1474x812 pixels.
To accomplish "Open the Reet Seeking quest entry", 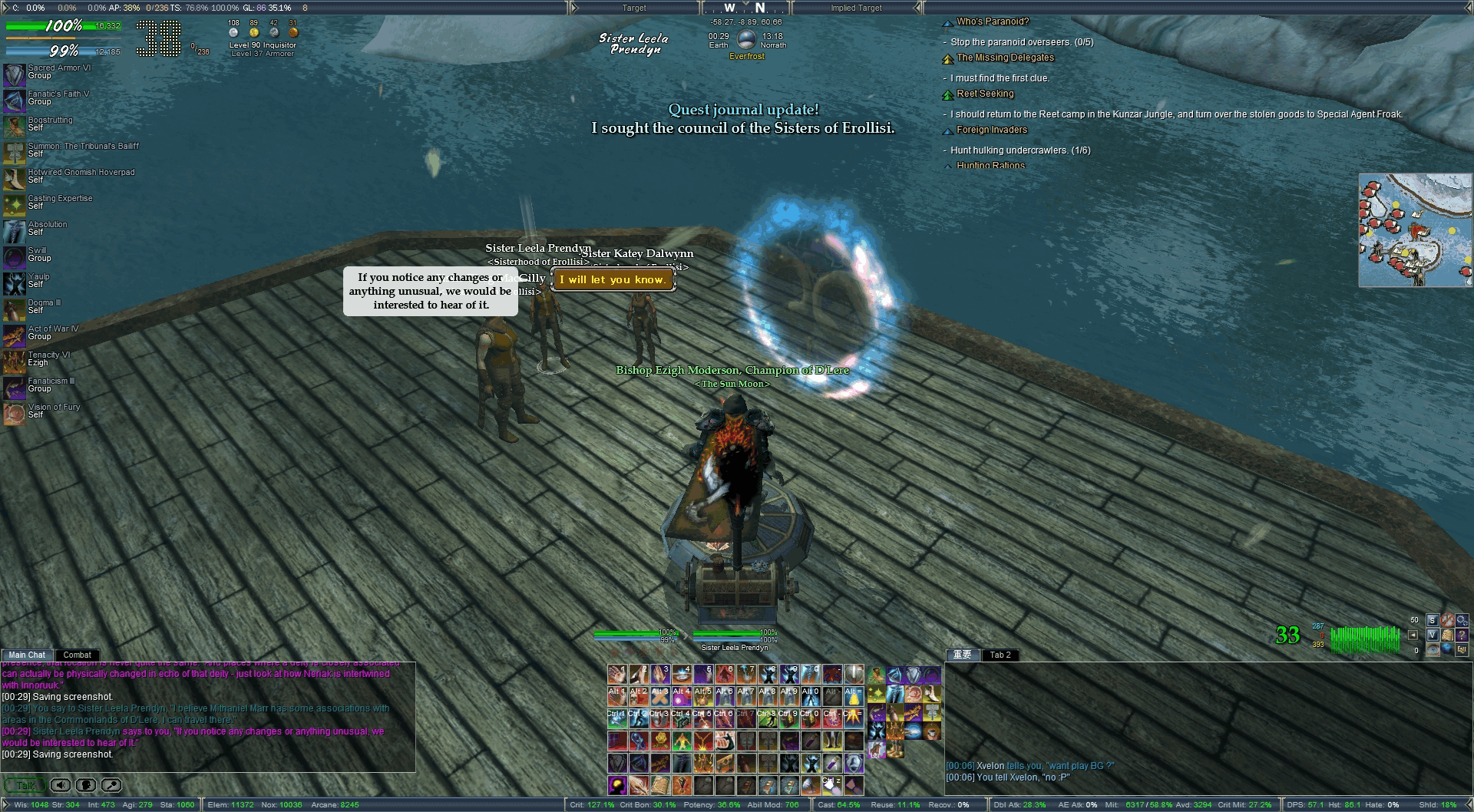I will tap(985, 94).
